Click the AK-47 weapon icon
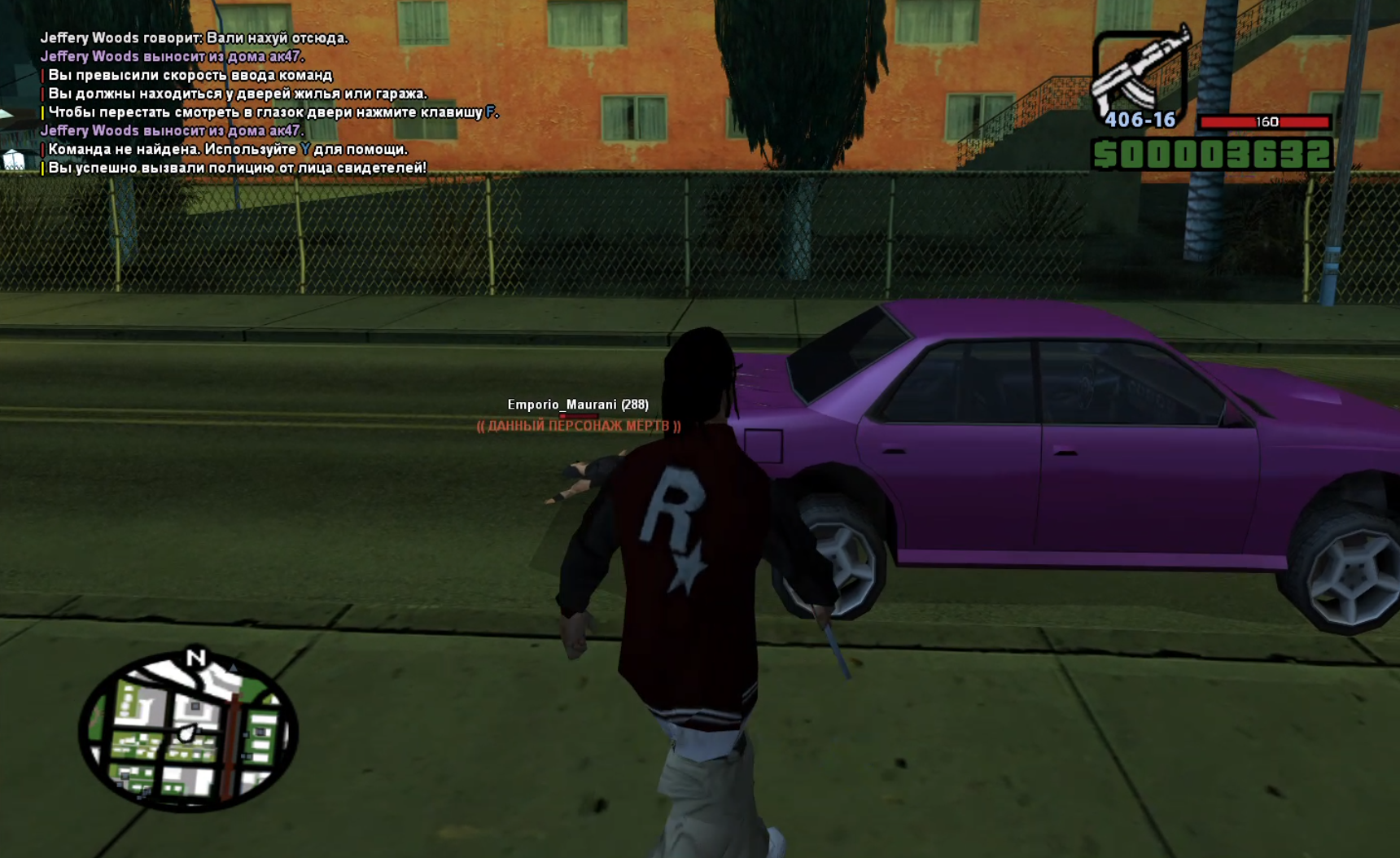Viewport: 1400px width, 858px height. click(1138, 73)
